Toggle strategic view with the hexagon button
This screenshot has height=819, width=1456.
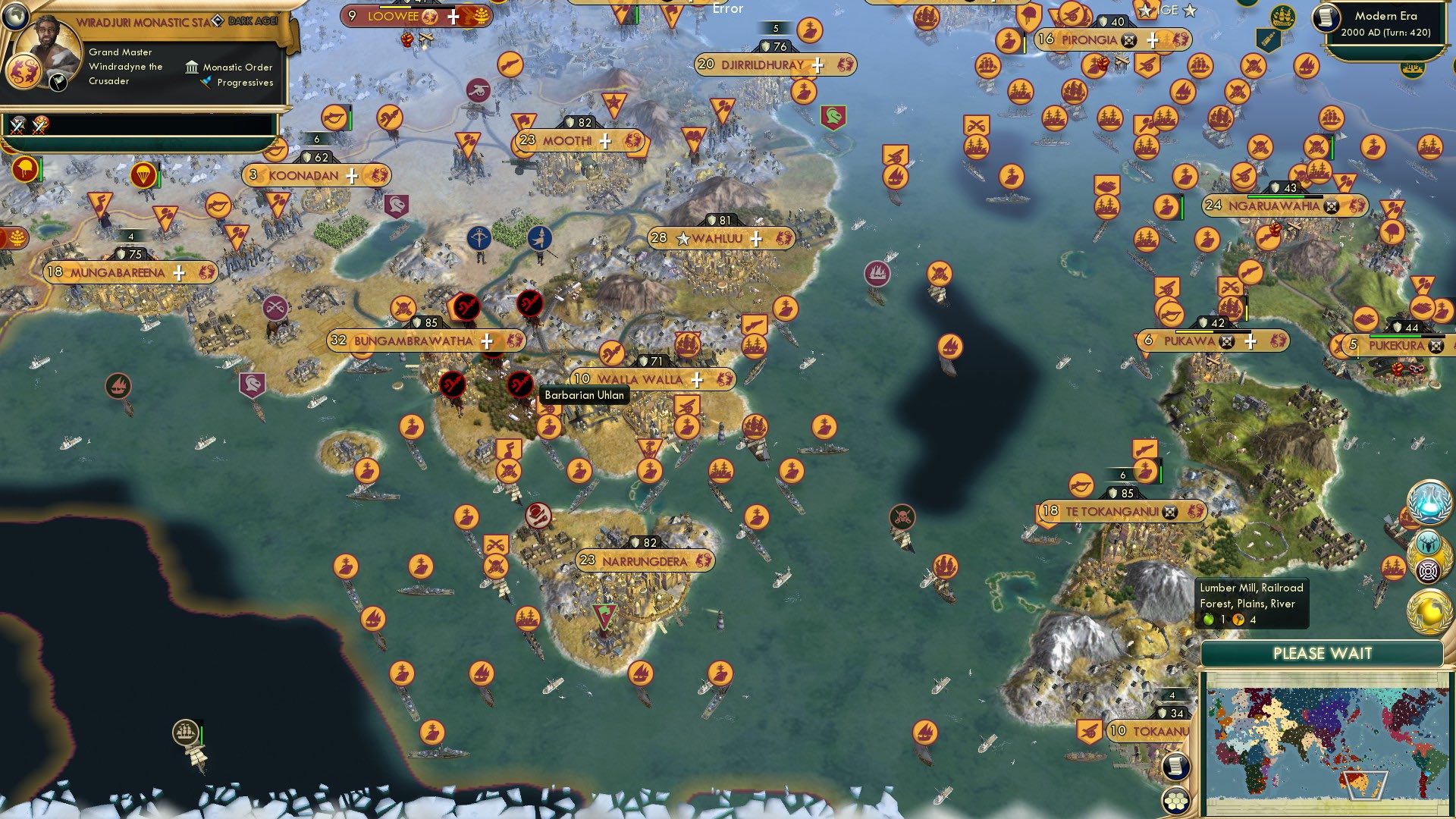tap(1175, 800)
